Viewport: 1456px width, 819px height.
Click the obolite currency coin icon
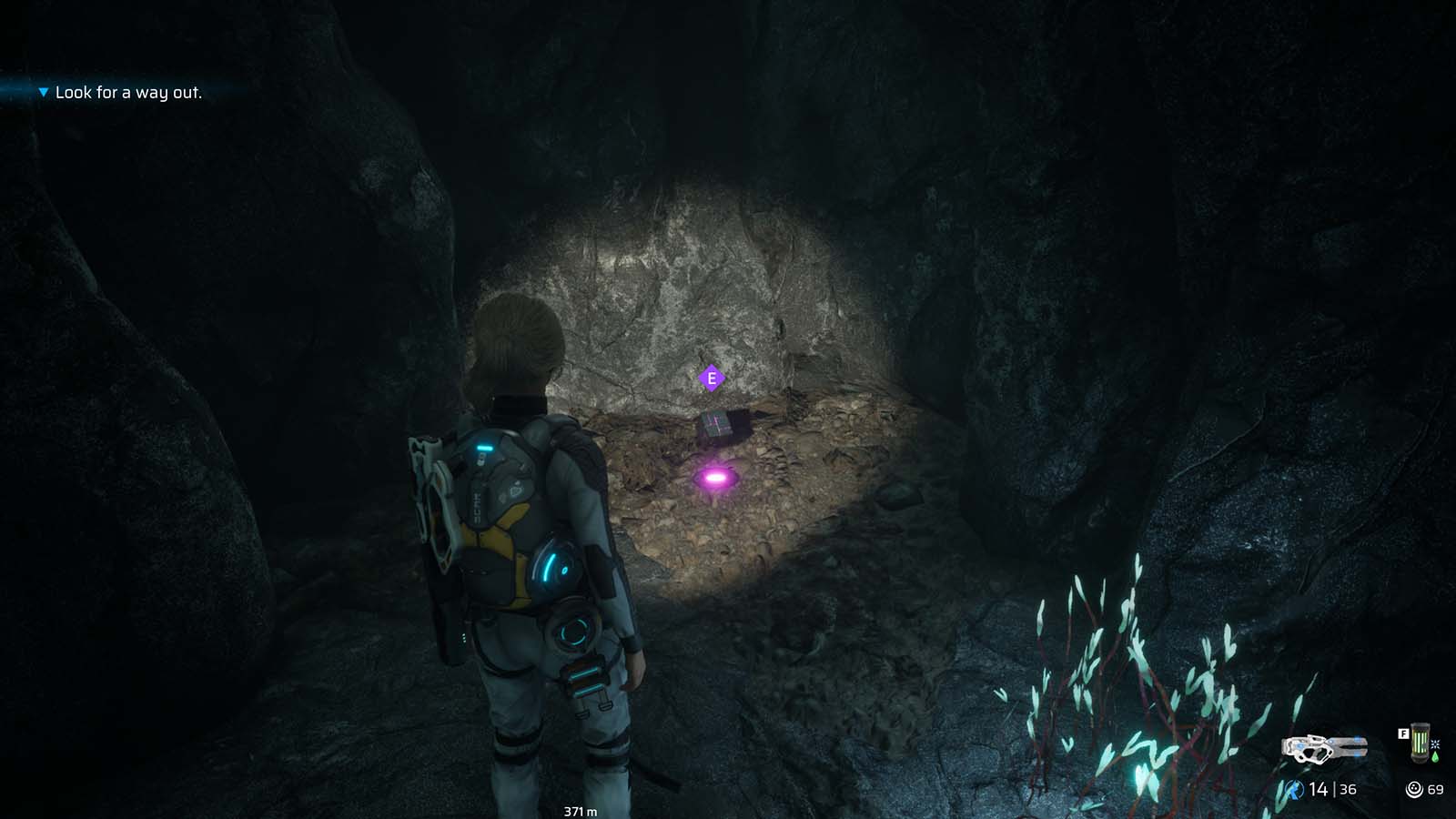(1414, 788)
